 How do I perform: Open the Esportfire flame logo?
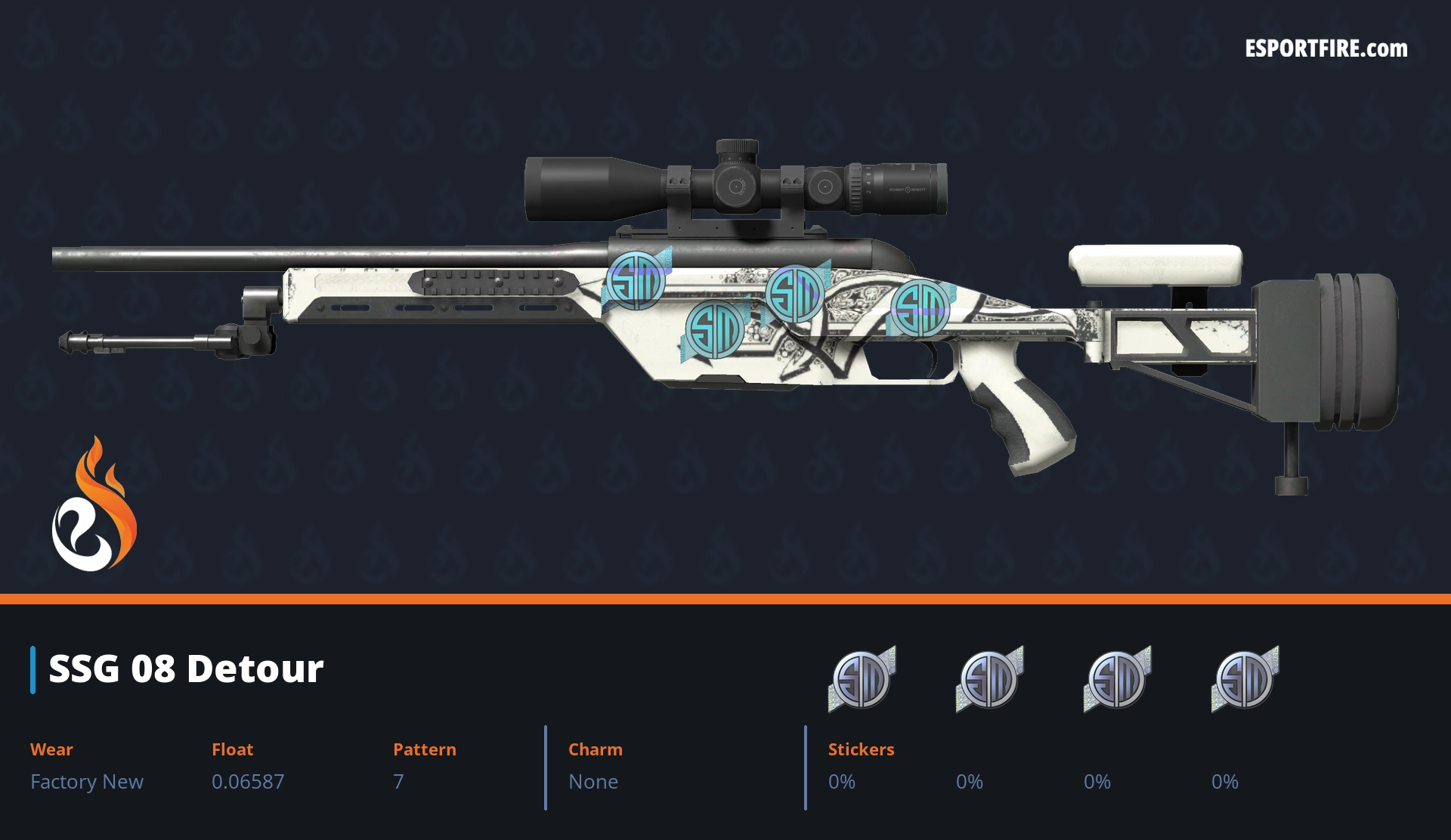coord(94,505)
